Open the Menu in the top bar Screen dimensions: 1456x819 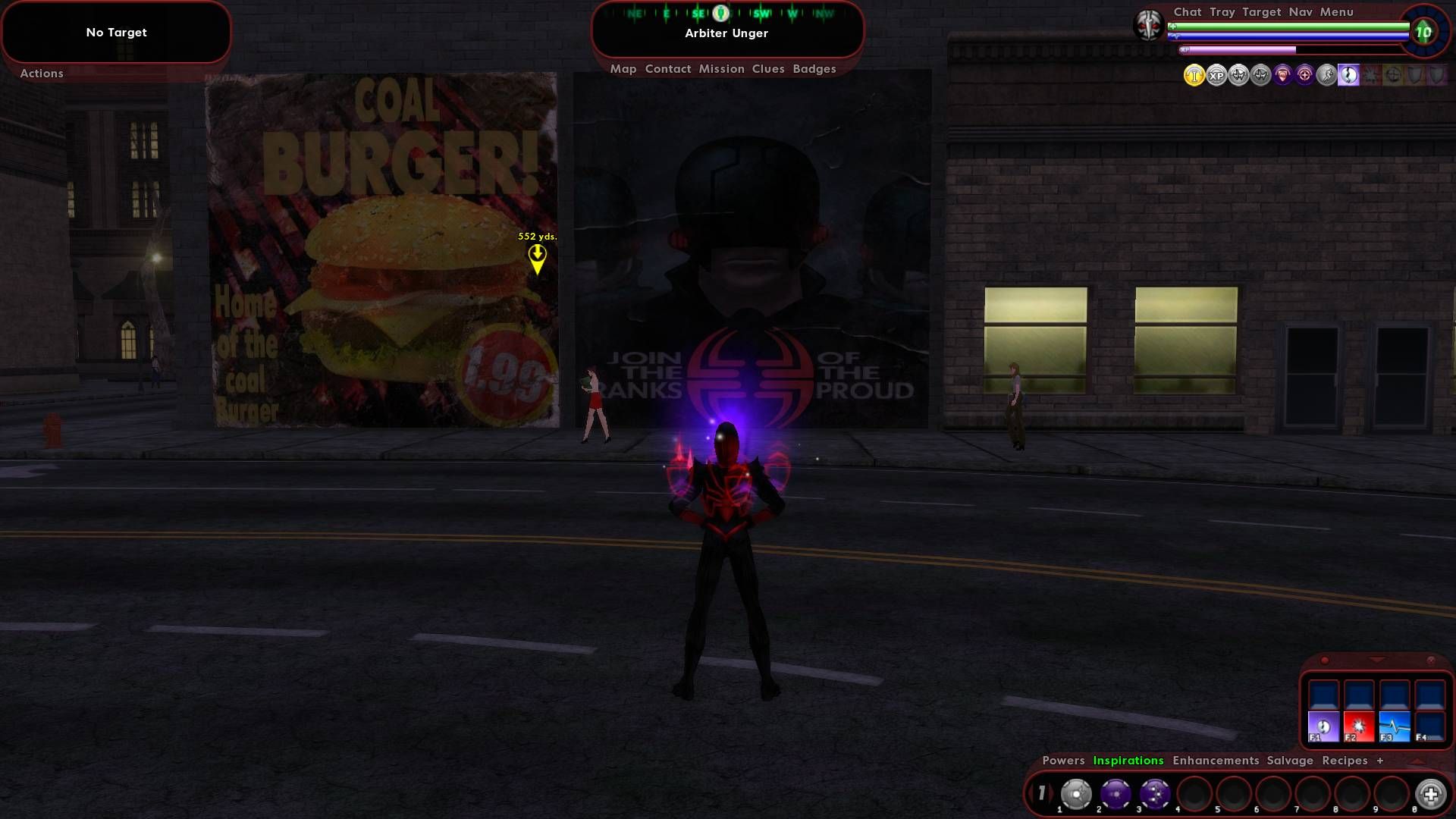[1337, 11]
